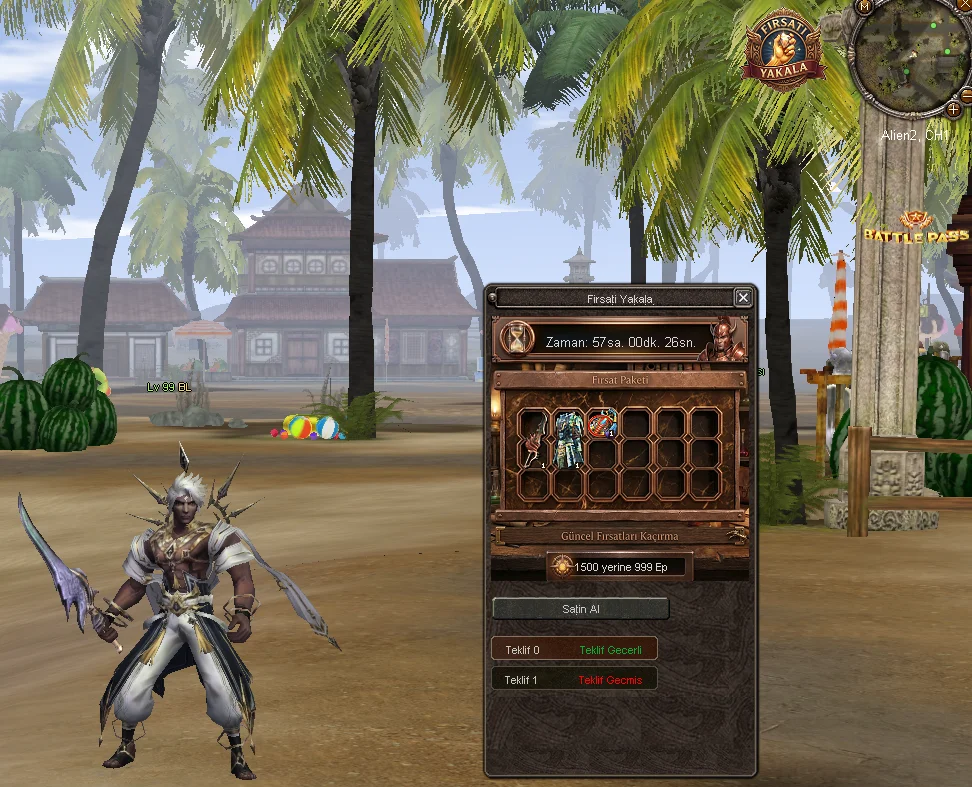Select the curved weapon item in the package
The width and height of the screenshot is (972, 787).
533,439
